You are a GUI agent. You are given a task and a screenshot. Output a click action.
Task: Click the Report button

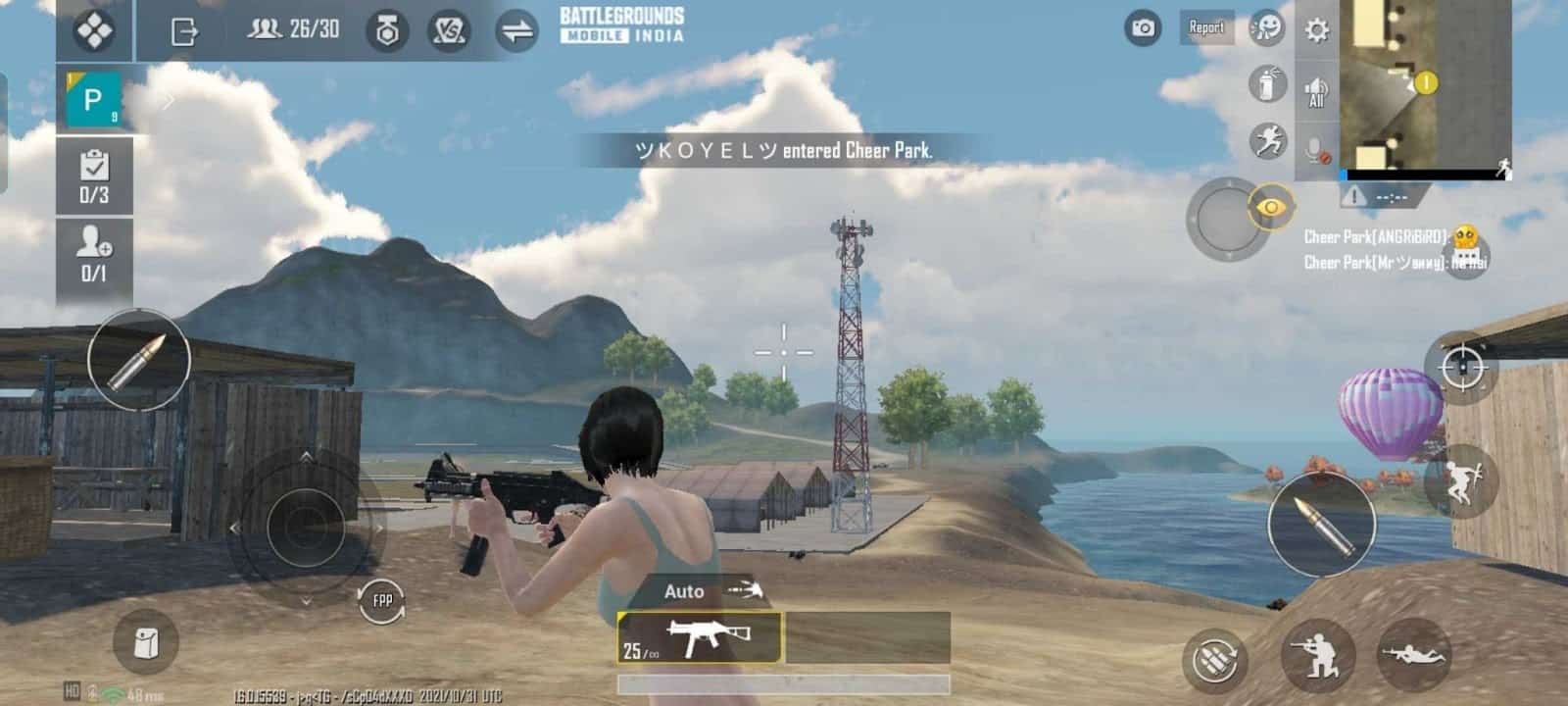(x=1206, y=28)
